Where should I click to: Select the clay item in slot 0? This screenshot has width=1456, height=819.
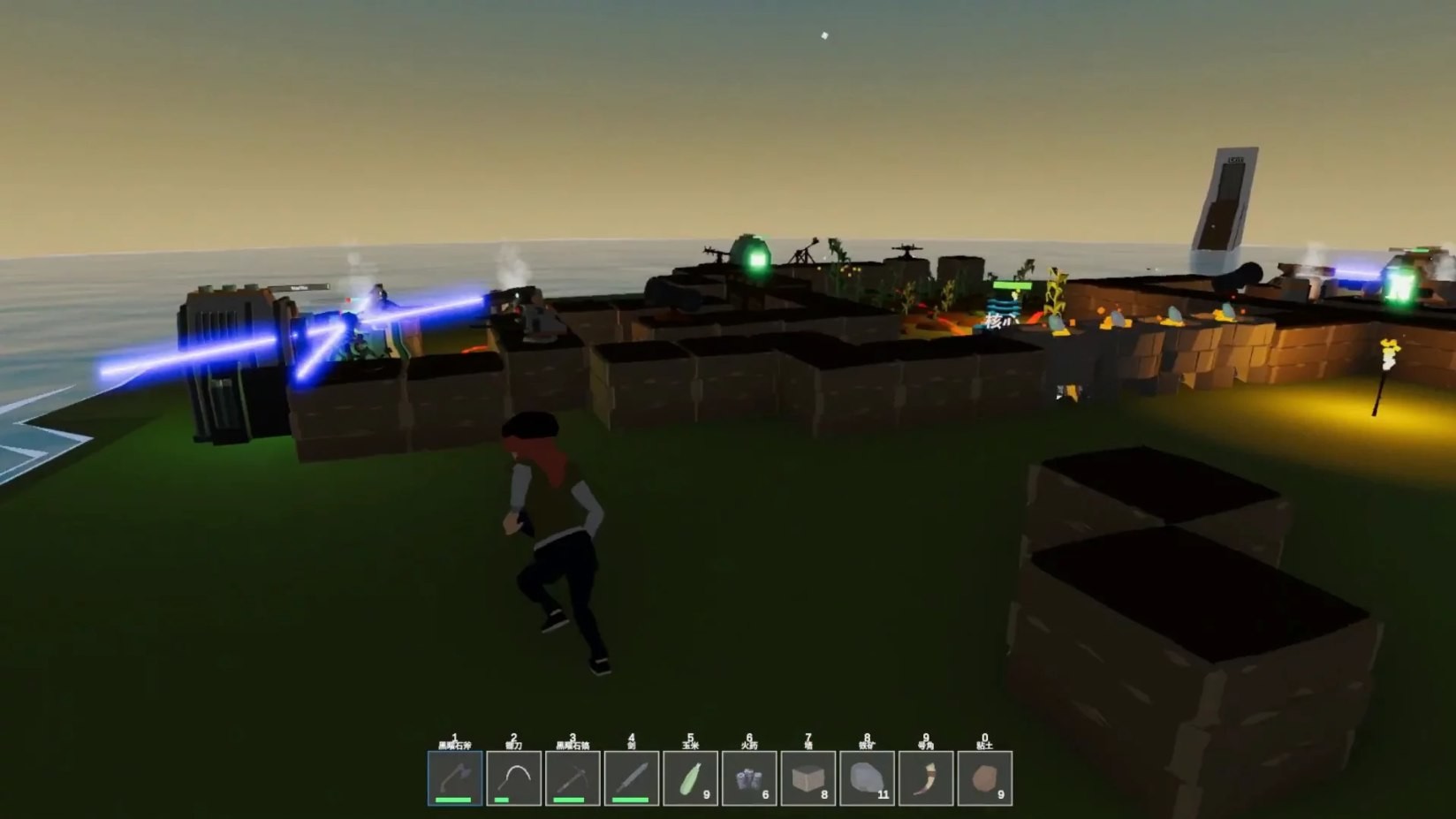pos(986,777)
